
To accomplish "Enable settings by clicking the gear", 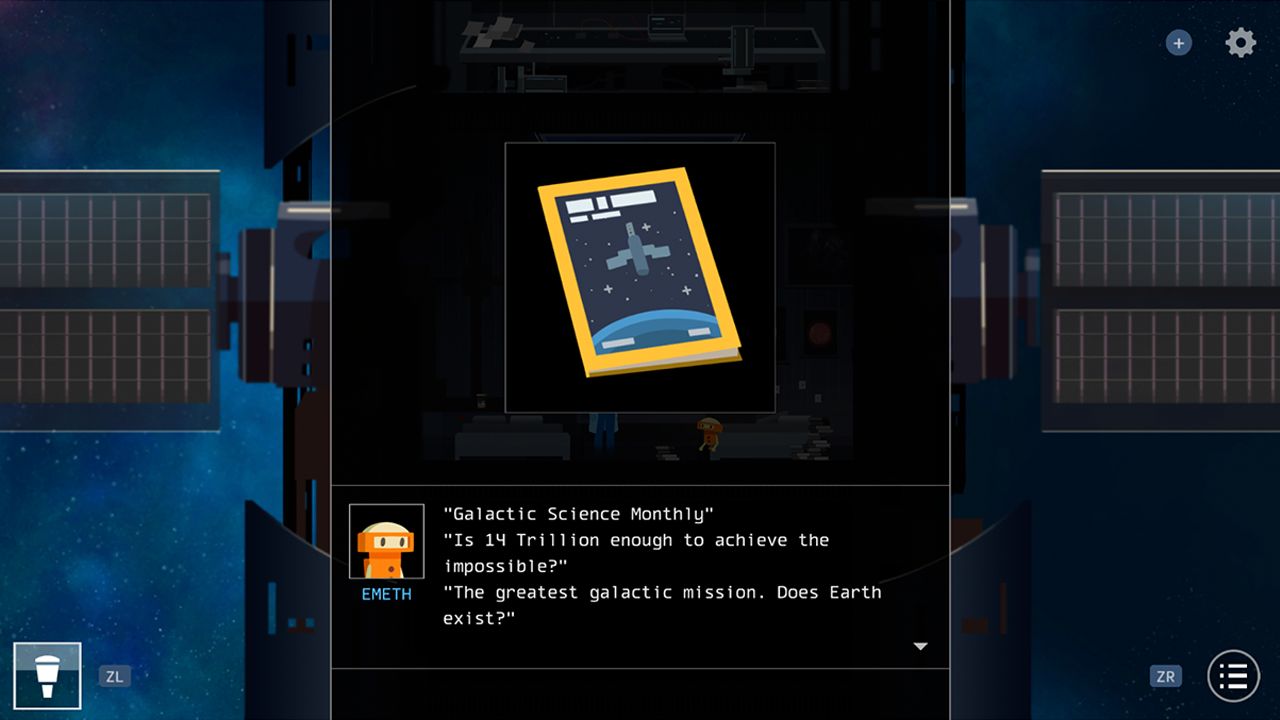I will tap(1239, 43).
